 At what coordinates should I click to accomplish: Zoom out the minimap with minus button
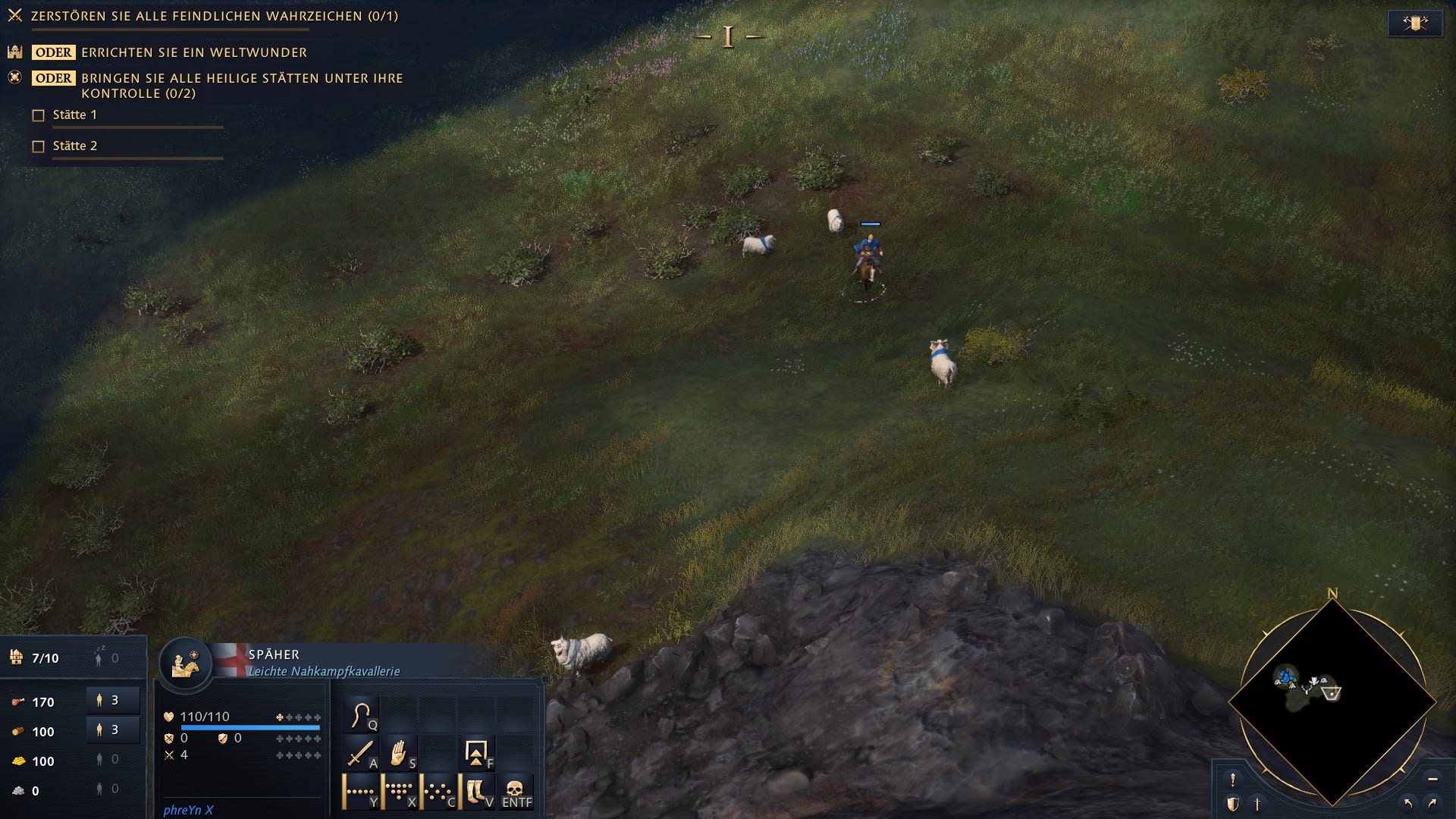(x=1432, y=779)
